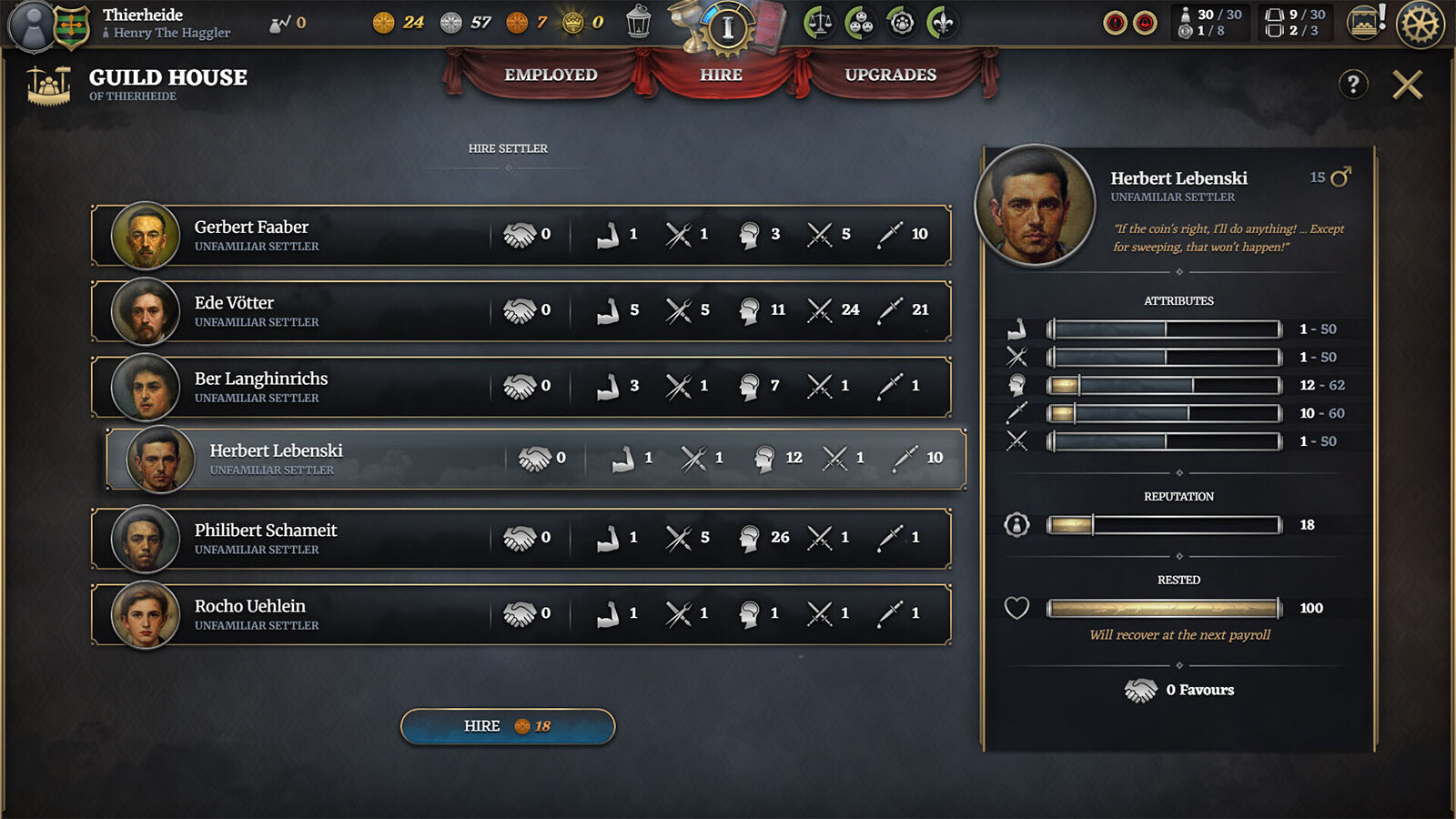
Task: Switch to the Employed tab
Action: click(x=551, y=75)
